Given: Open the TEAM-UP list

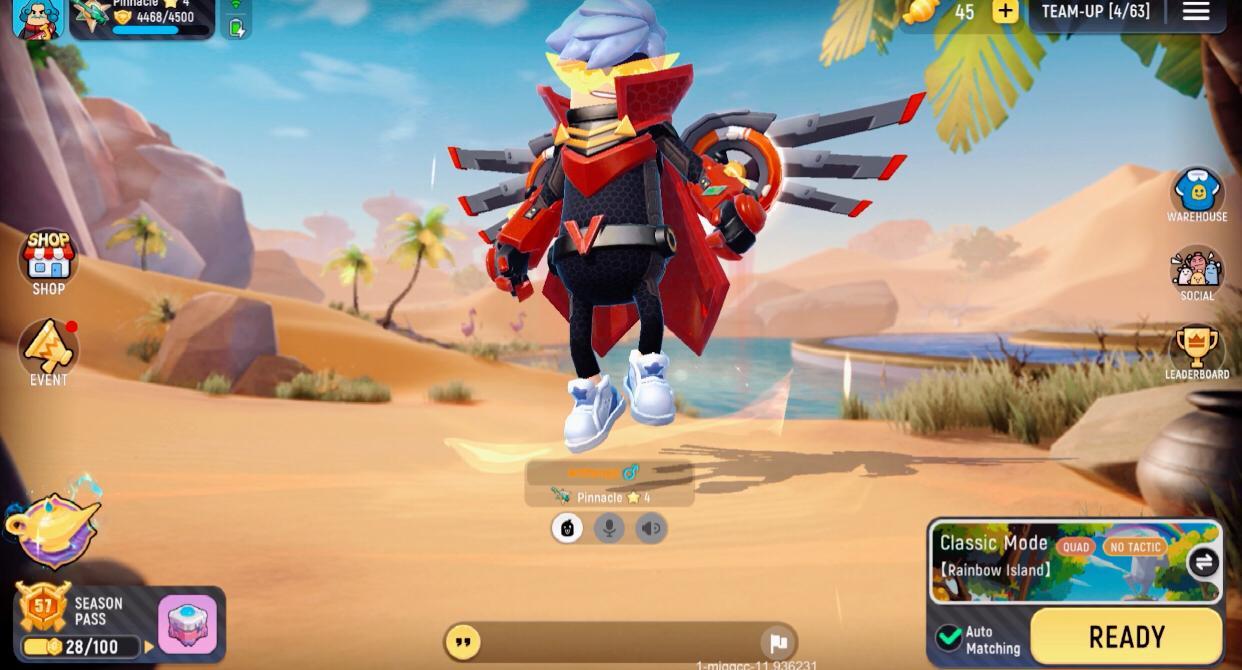Looking at the screenshot, I should (x=1096, y=12).
